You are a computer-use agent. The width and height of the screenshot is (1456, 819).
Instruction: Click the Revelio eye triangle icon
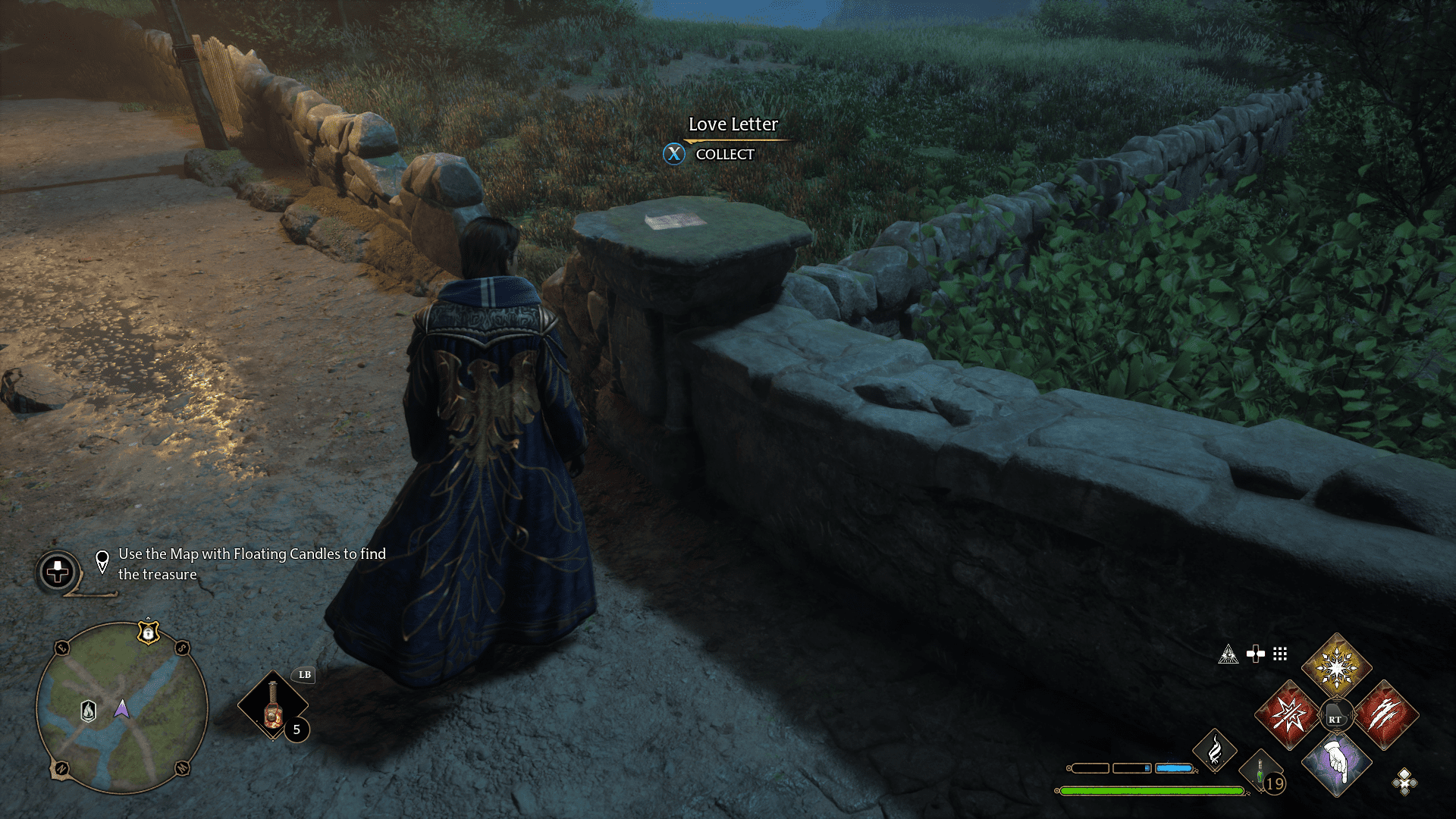tap(1228, 654)
